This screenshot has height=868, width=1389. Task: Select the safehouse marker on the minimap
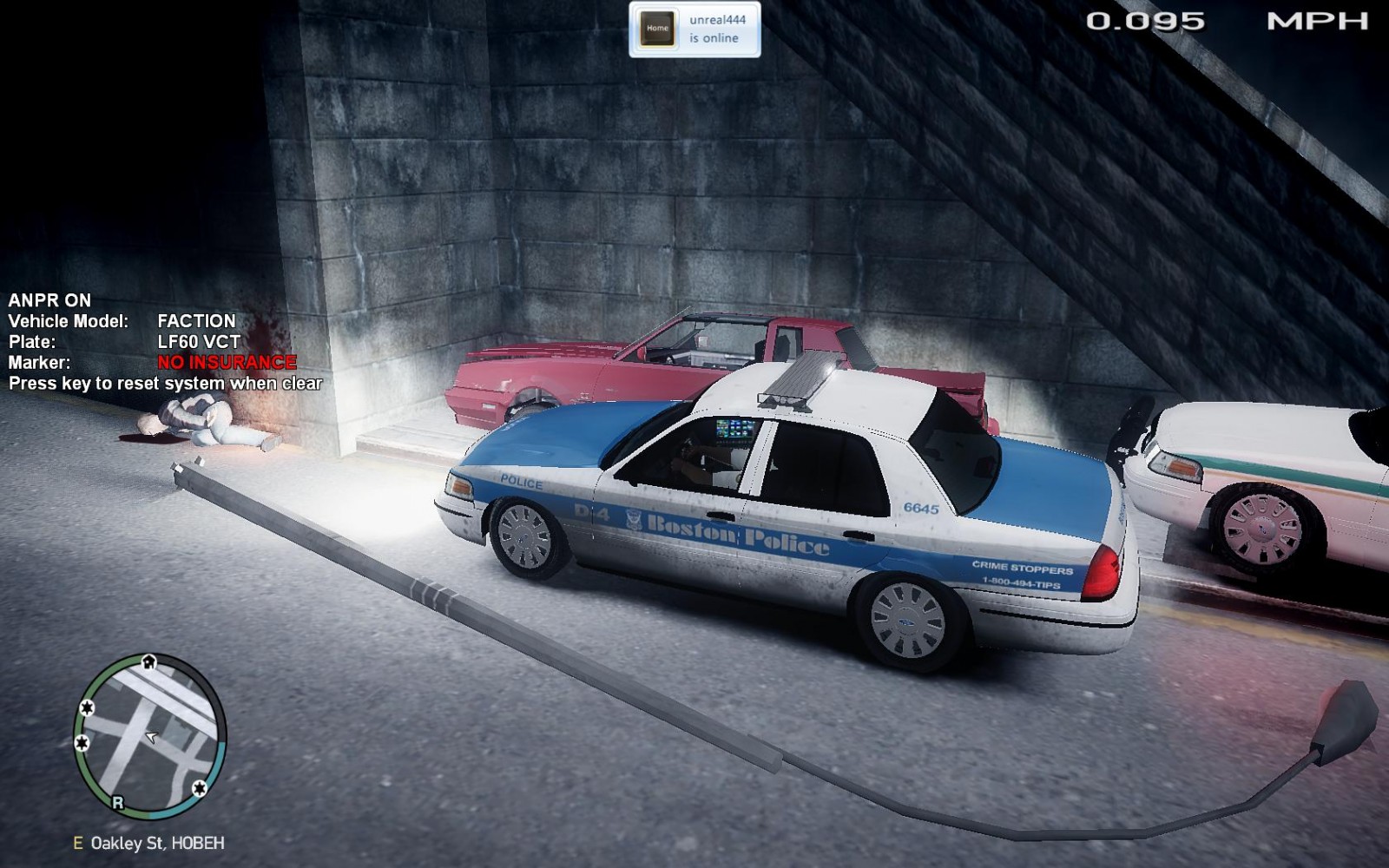tap(148, 662)
